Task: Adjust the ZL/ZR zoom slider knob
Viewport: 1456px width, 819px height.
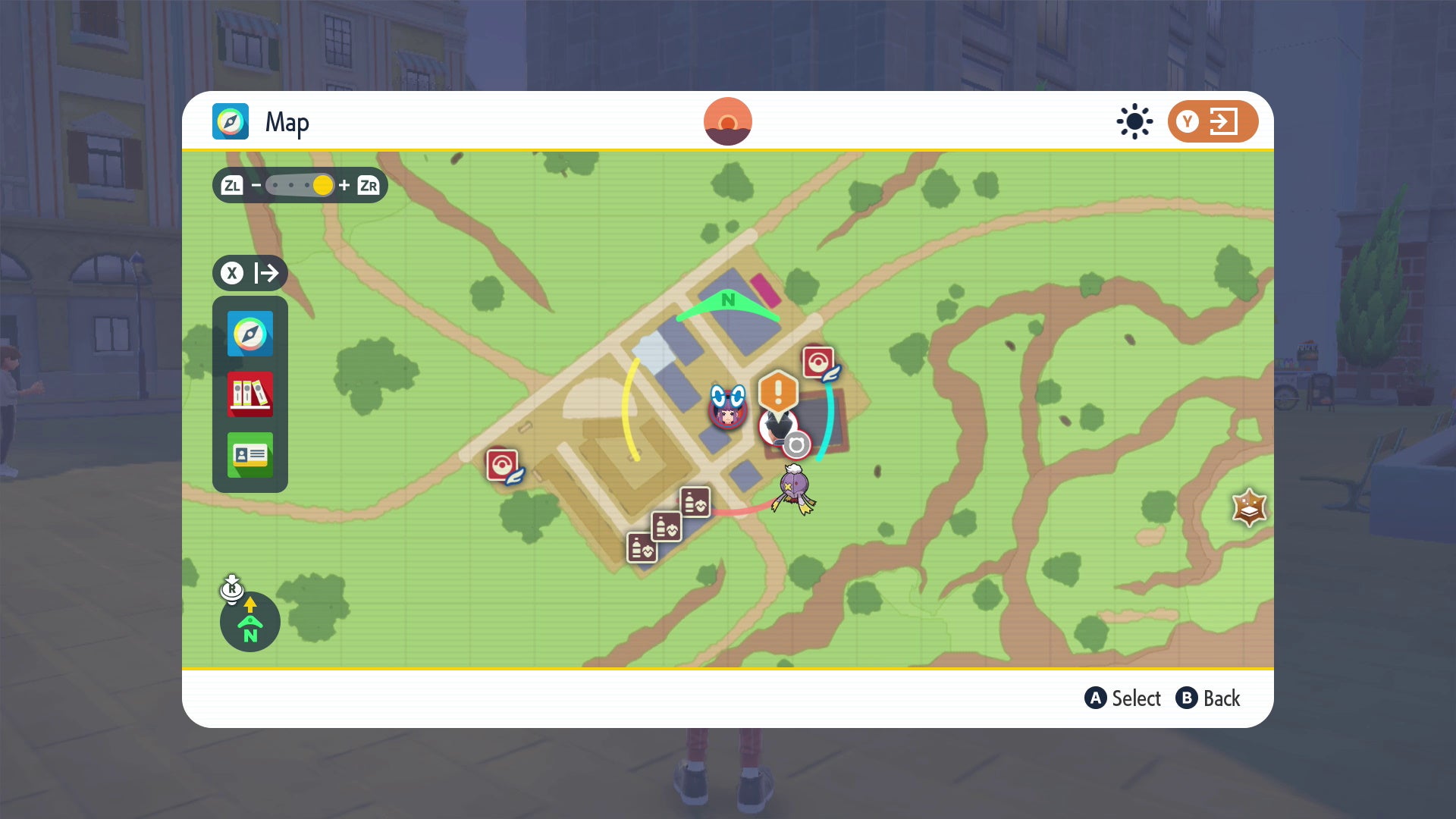Action: (322, 185)
